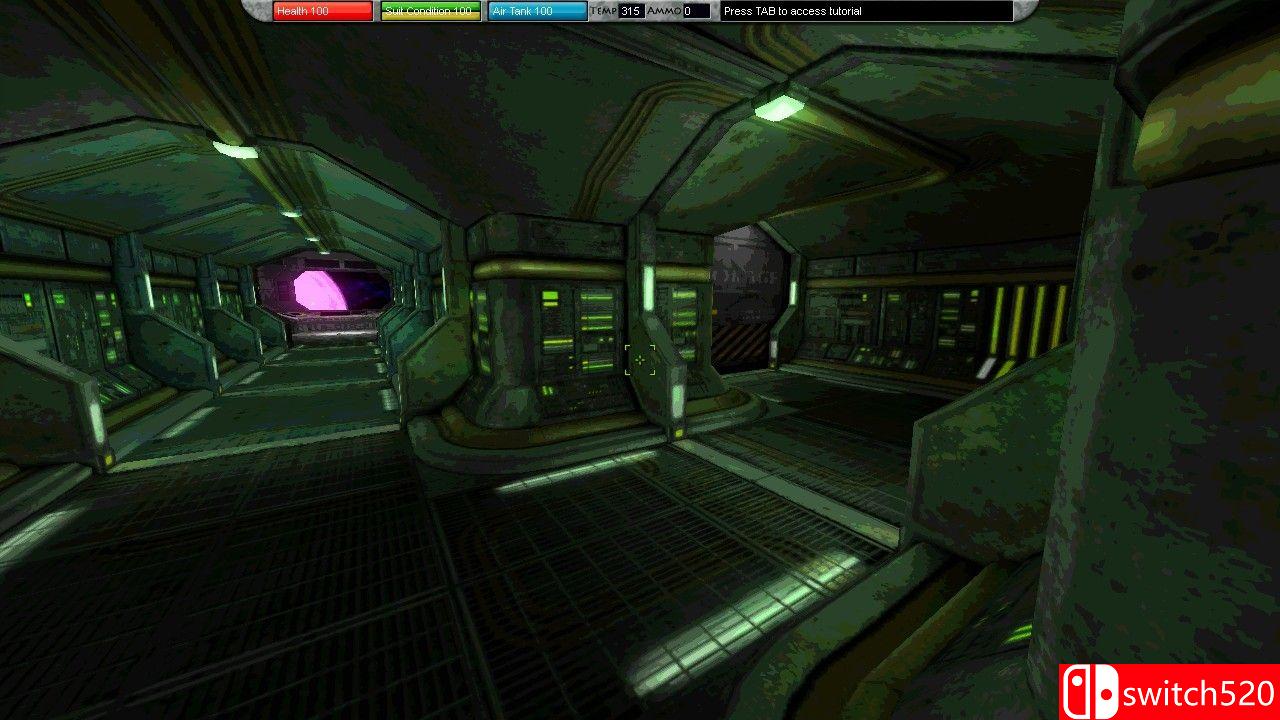Click the red Health progress bar
The height and width of the screenshot is (720, 1280).
322,11
